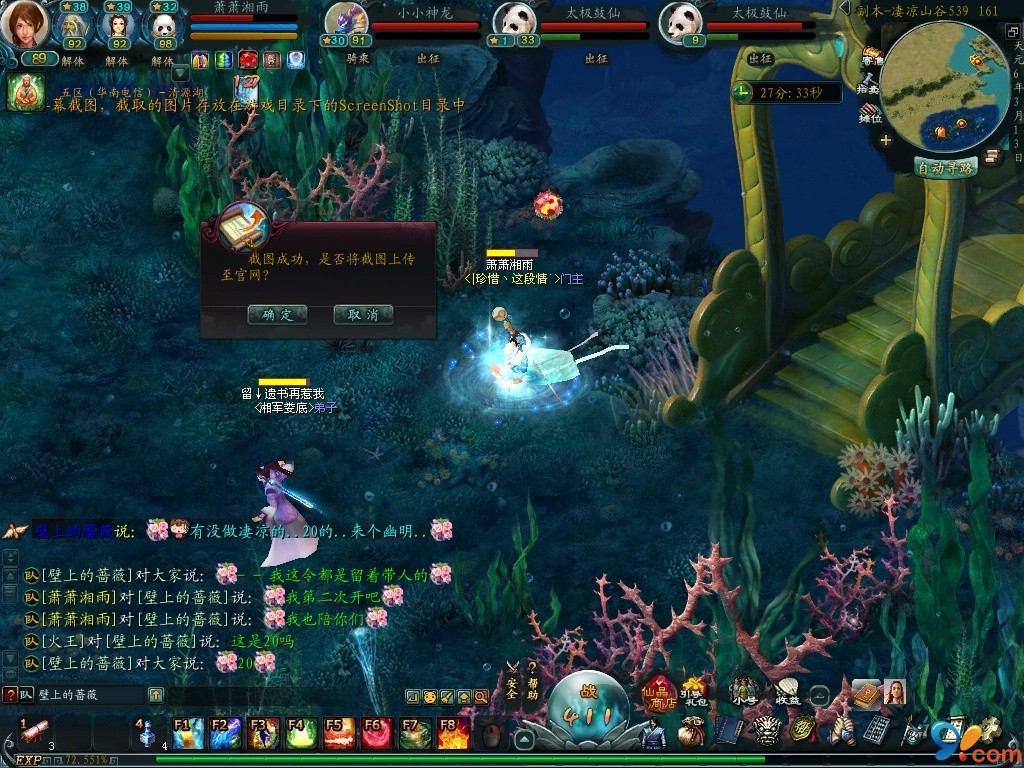The image size is (1024, 768).
Task: Click the 自动寻路 auto-pathfinding button
Action: [x=946, y=167]
